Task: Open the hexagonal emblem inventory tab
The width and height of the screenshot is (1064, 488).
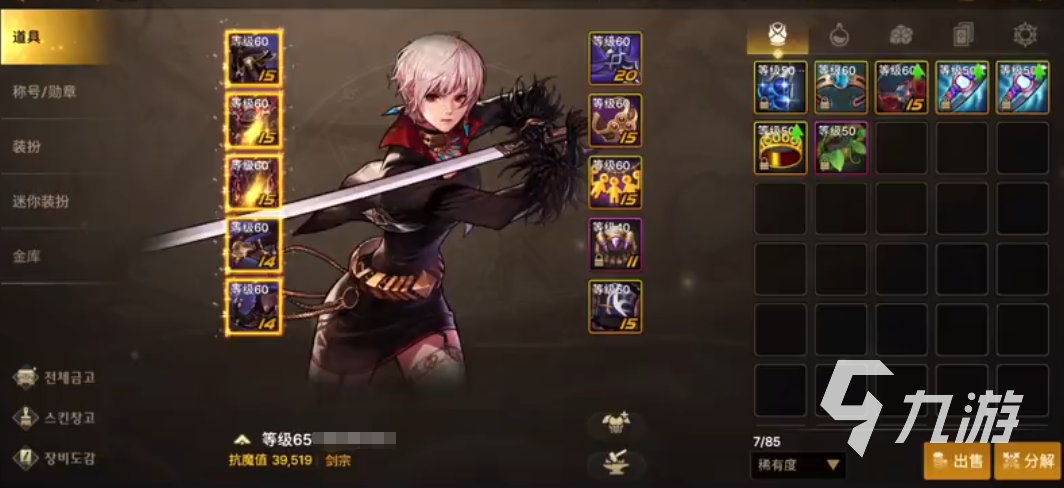Action: [1024, 36]
